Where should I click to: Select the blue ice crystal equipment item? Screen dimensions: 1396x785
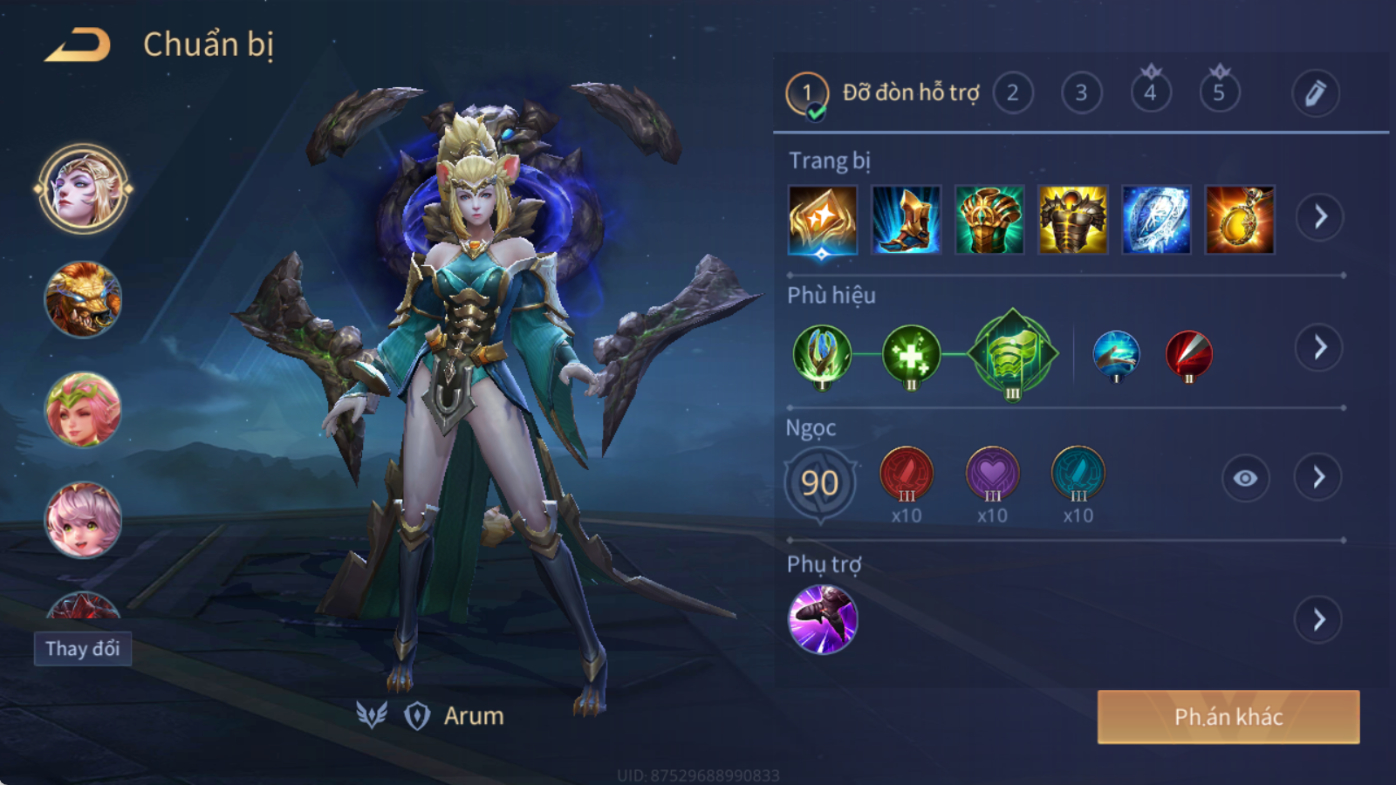pos(1156,220)
